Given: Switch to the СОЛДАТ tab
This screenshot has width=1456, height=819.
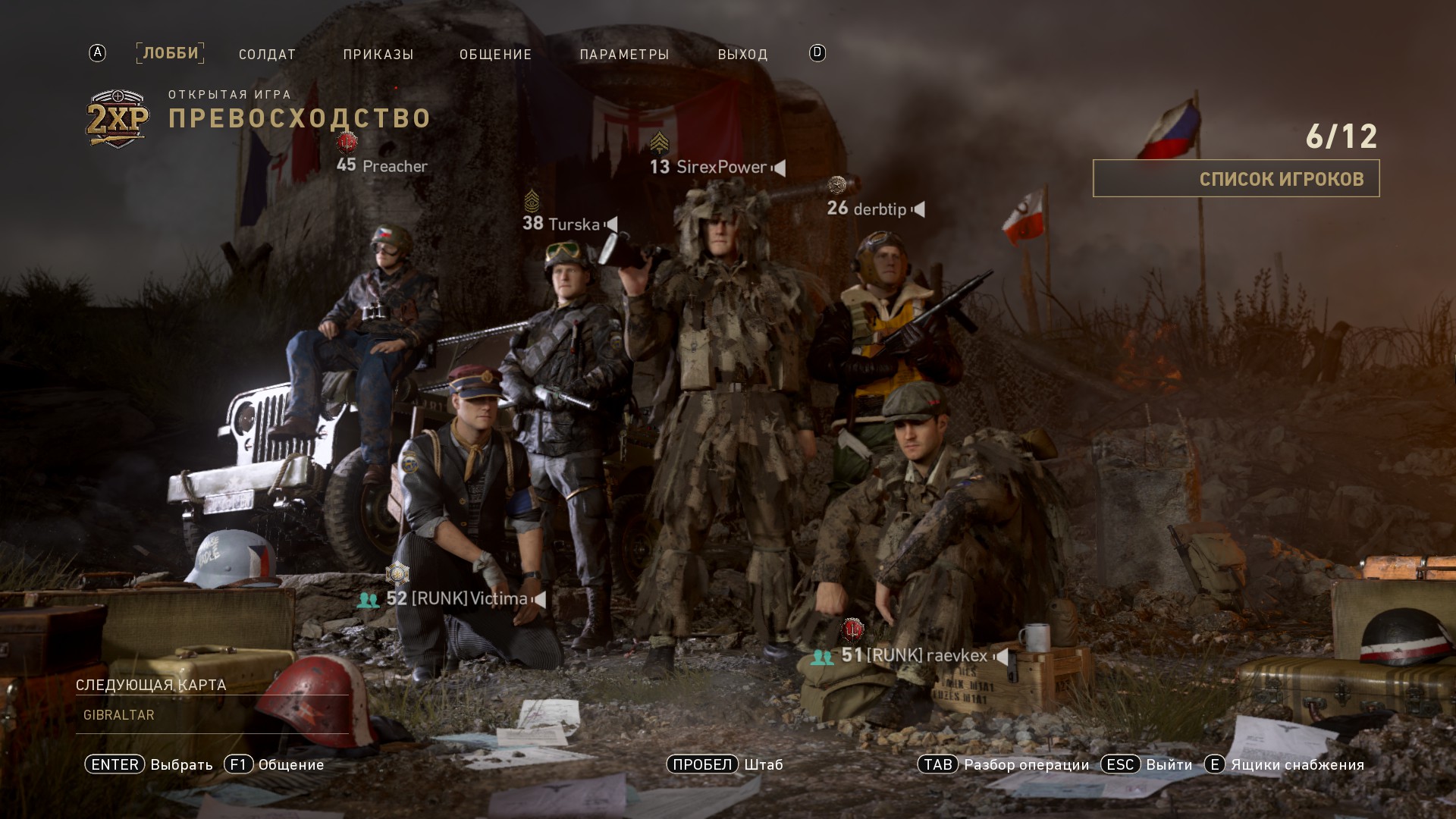Looking at the screenshot, I should (267, 54).
